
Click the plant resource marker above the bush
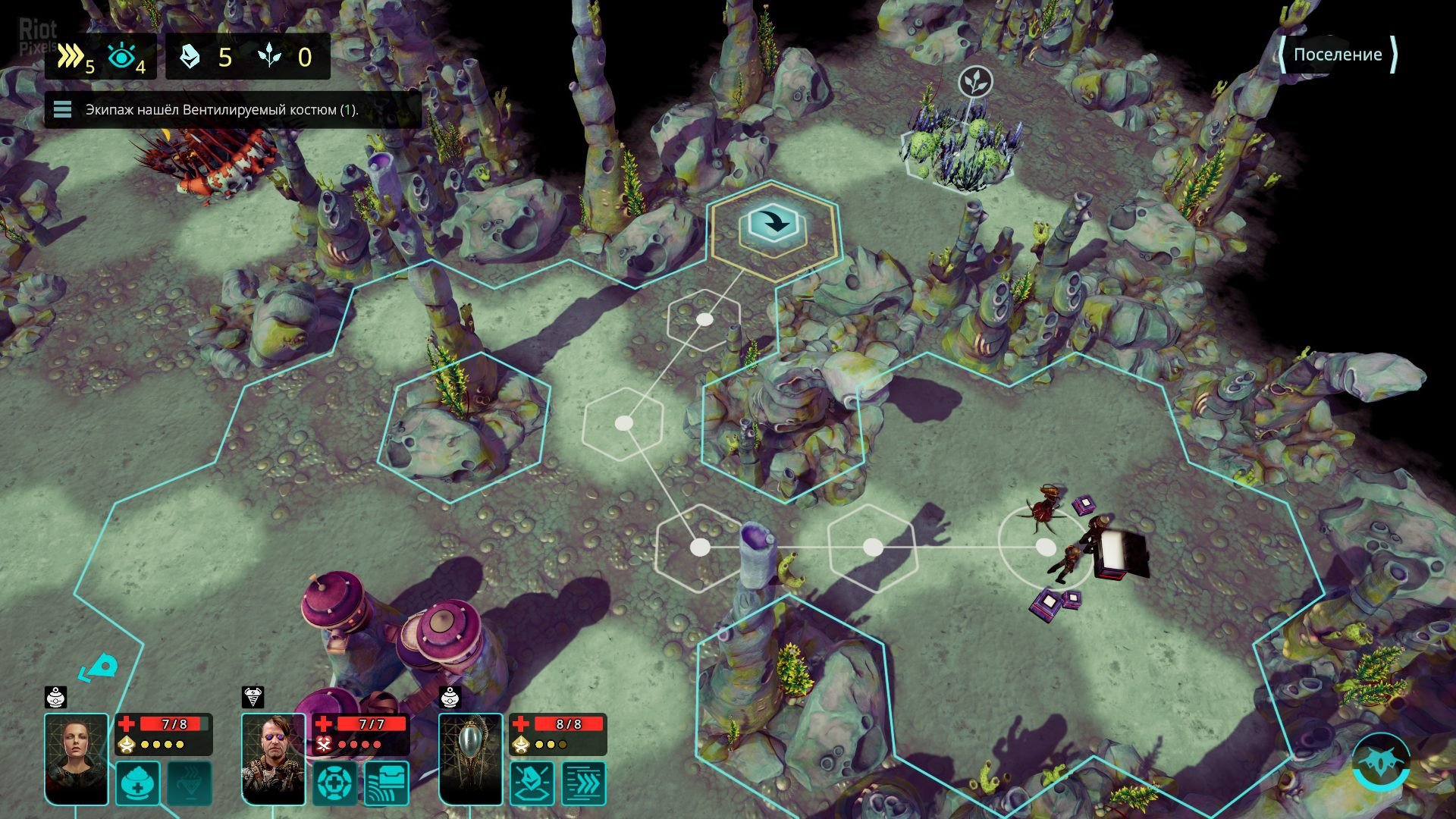point(975,82)
